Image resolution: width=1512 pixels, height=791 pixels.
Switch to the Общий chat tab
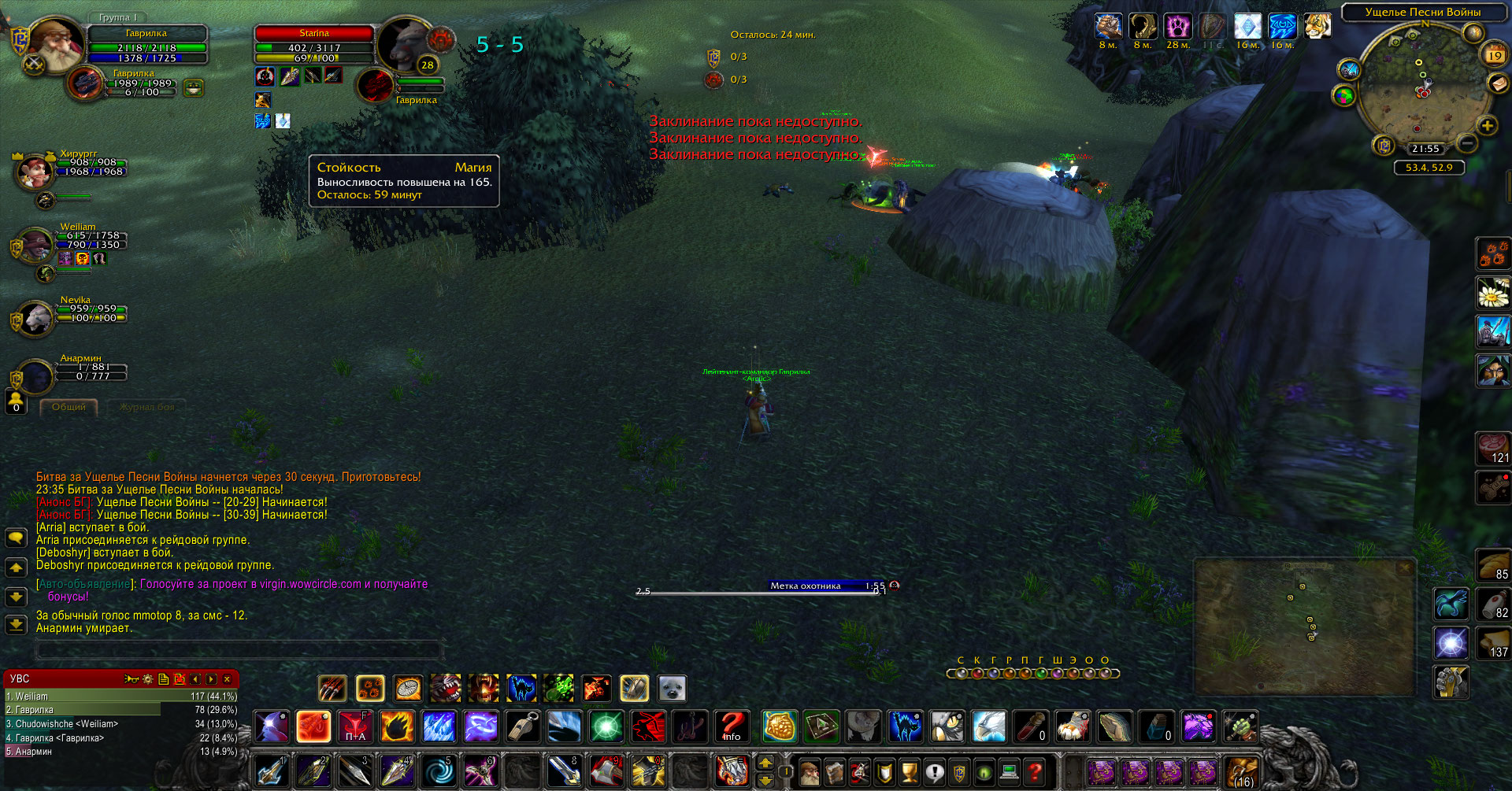(69, 407)
